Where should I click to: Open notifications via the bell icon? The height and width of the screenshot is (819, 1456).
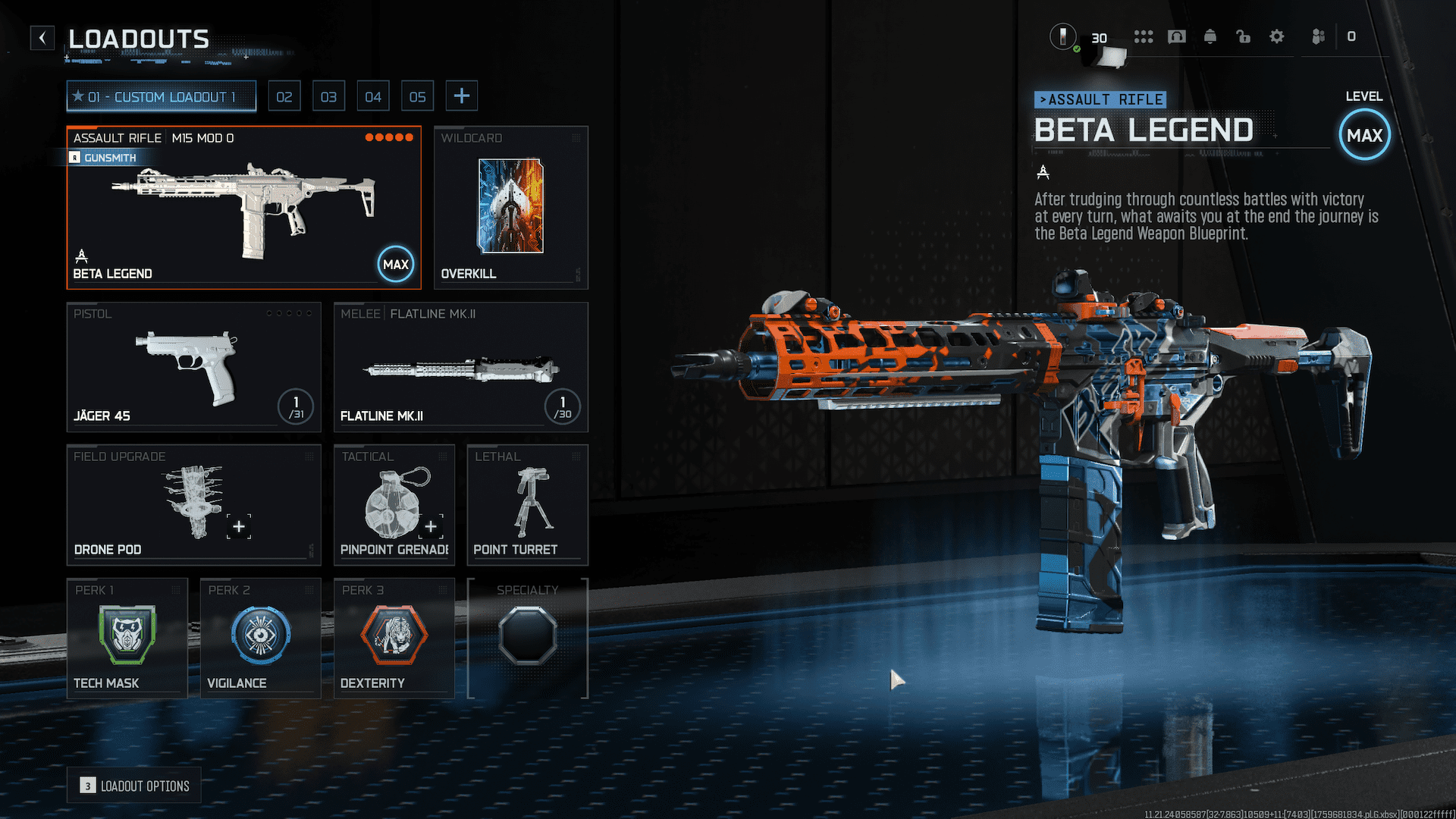tap(1210, 36)
